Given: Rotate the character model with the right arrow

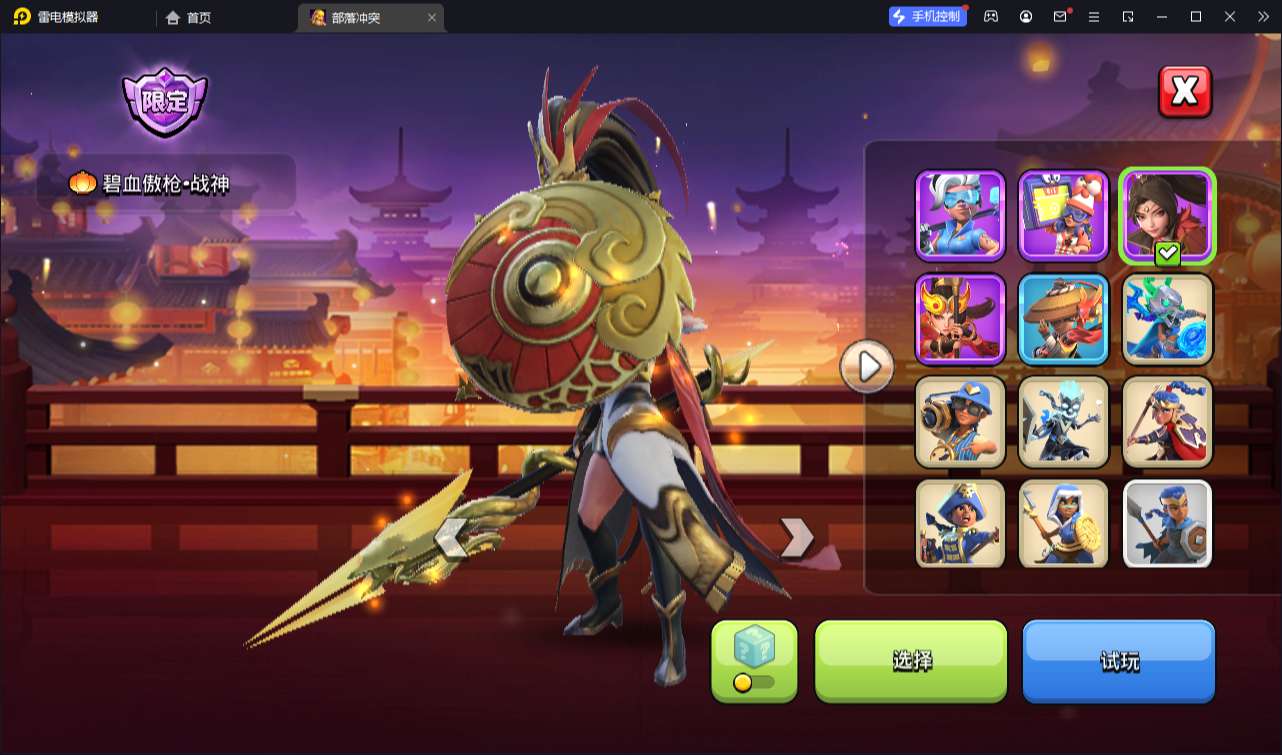Looking at the screenshot, I should [x=796, y=538].
